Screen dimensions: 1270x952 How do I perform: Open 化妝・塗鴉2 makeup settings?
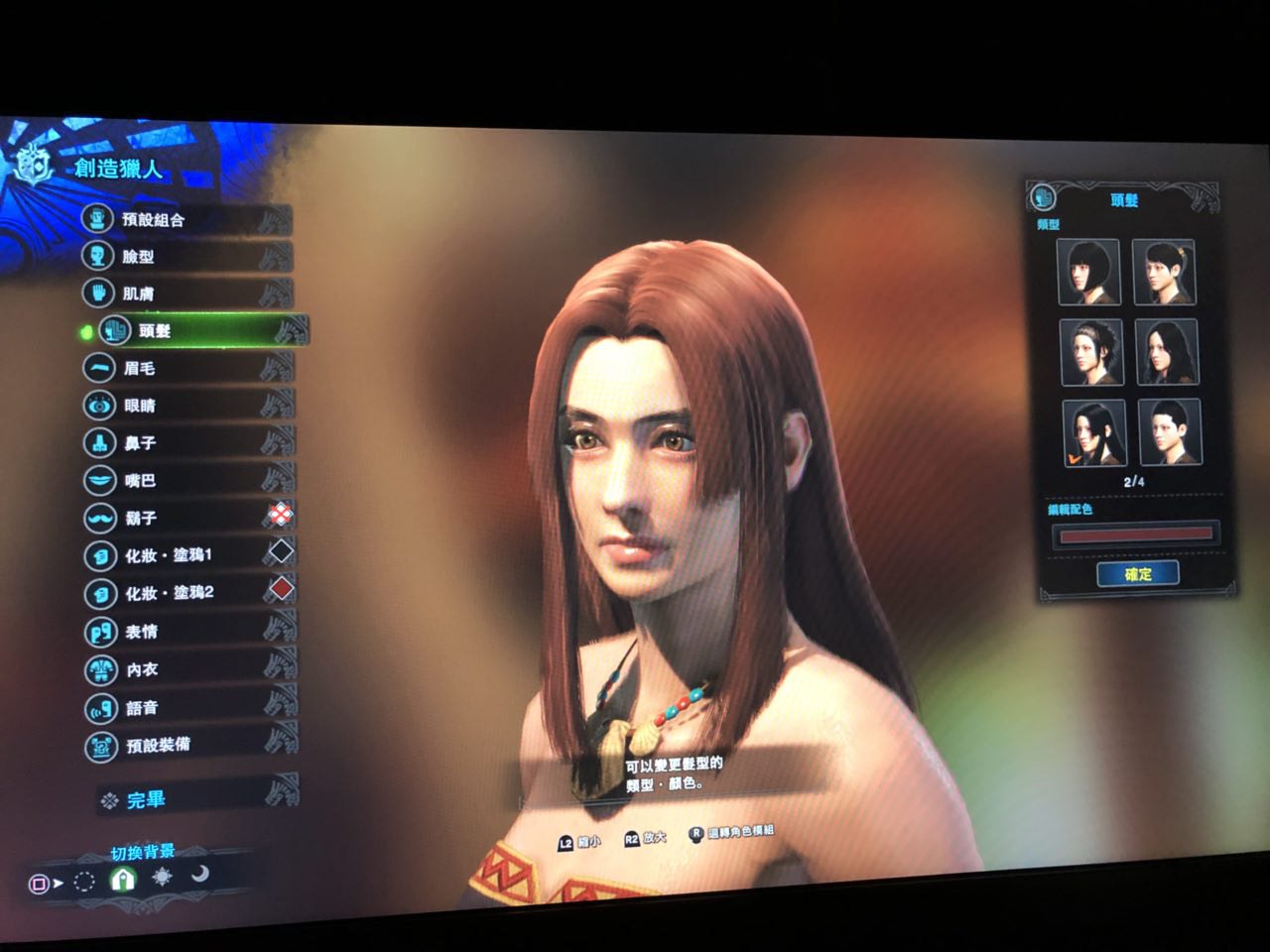pyautogui.click(x=170, y=593)
